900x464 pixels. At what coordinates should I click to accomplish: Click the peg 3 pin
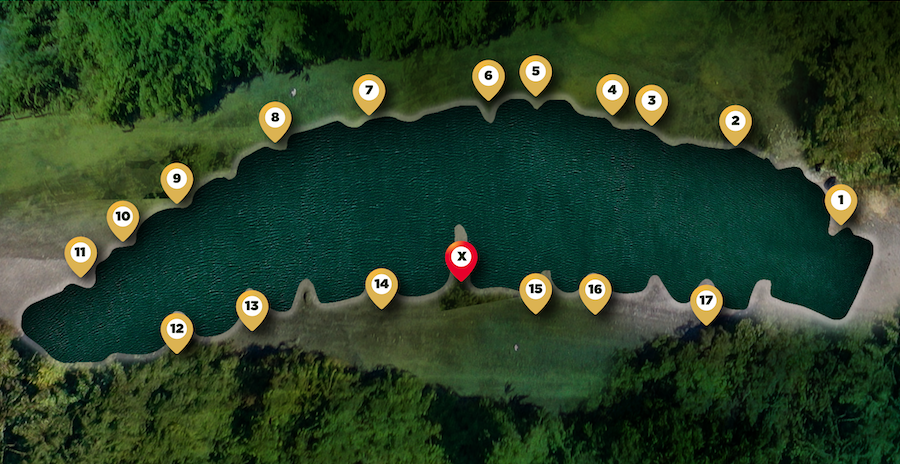point(652,101)
